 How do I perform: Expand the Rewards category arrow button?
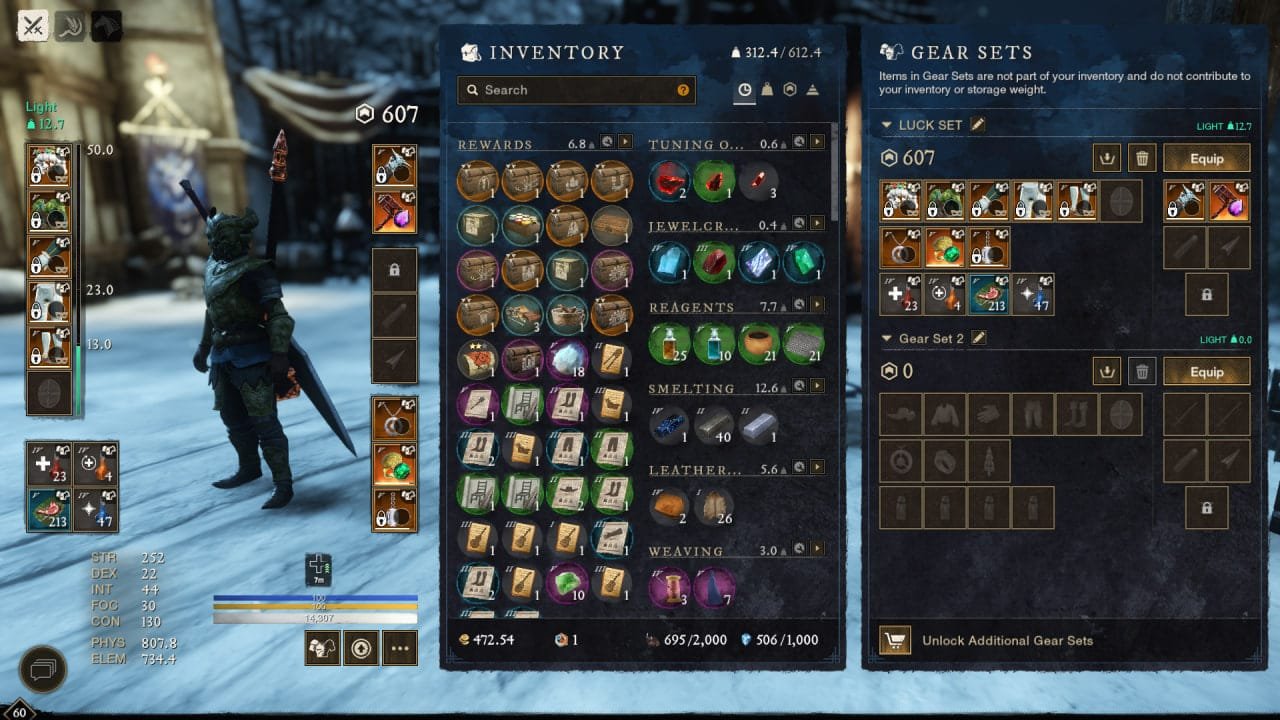[x=625, y=143]
